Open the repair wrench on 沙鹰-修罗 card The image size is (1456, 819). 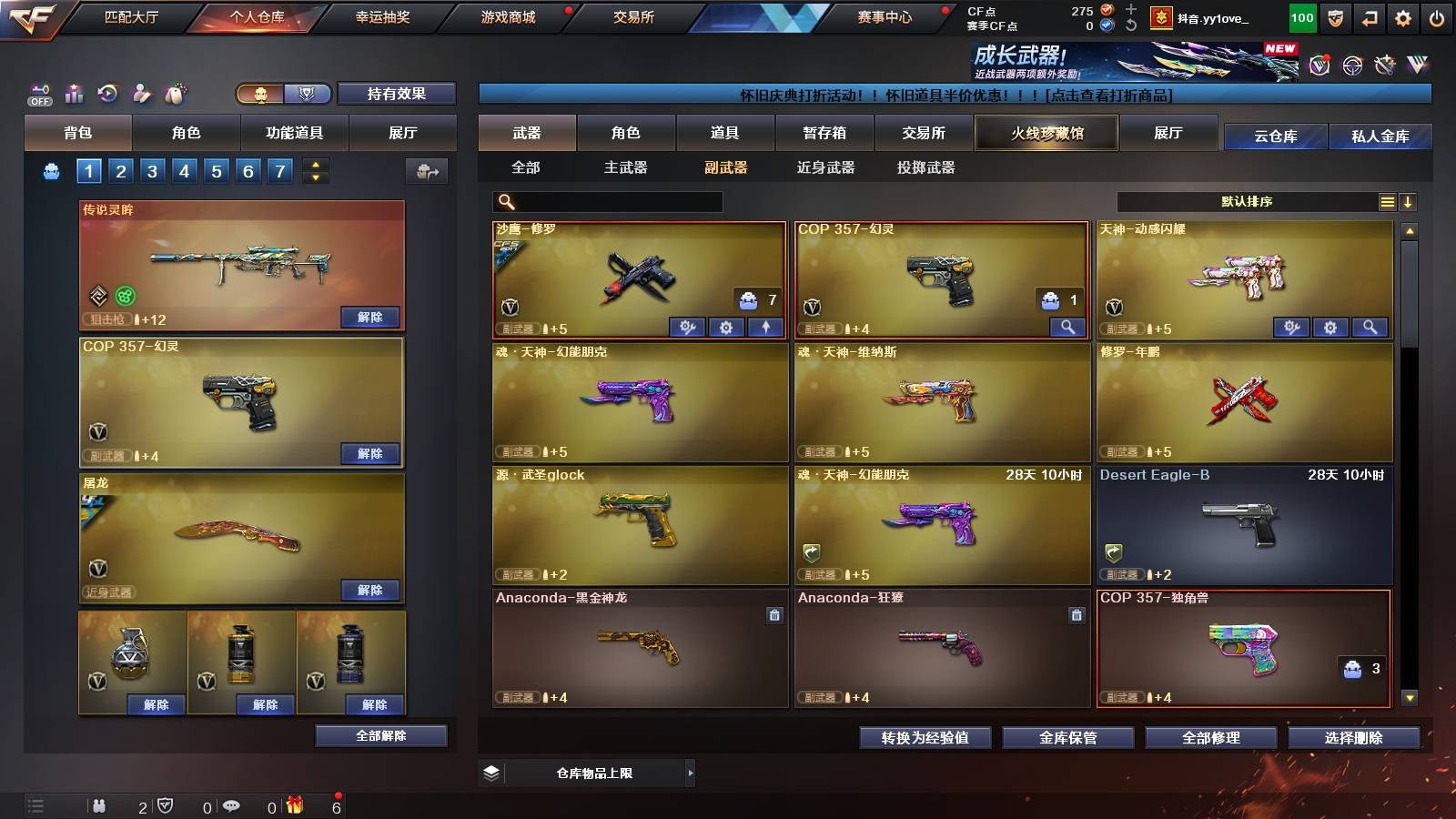pyautogui.click(x=688, y=327)
